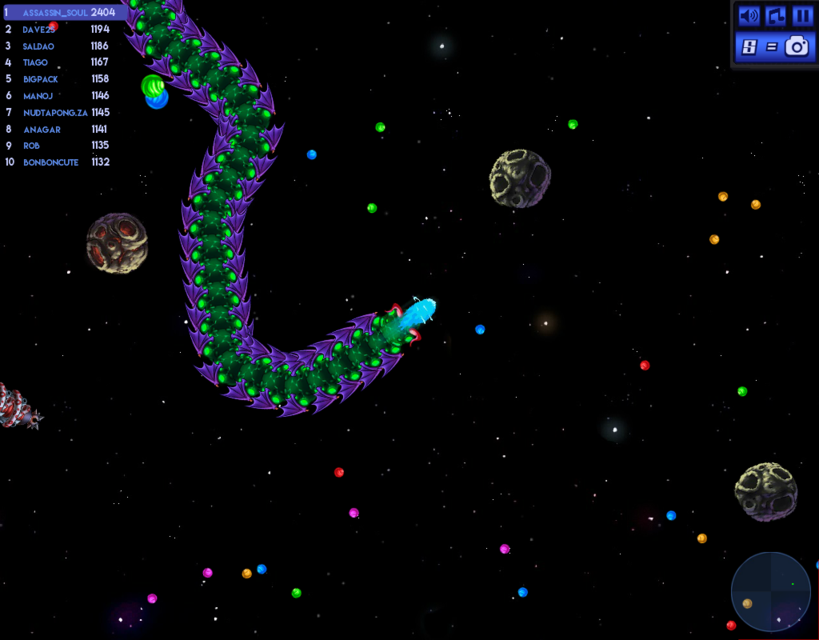The image size is (819, 640).
Task: Click the circular radar minimap
Action: point(770,591)
